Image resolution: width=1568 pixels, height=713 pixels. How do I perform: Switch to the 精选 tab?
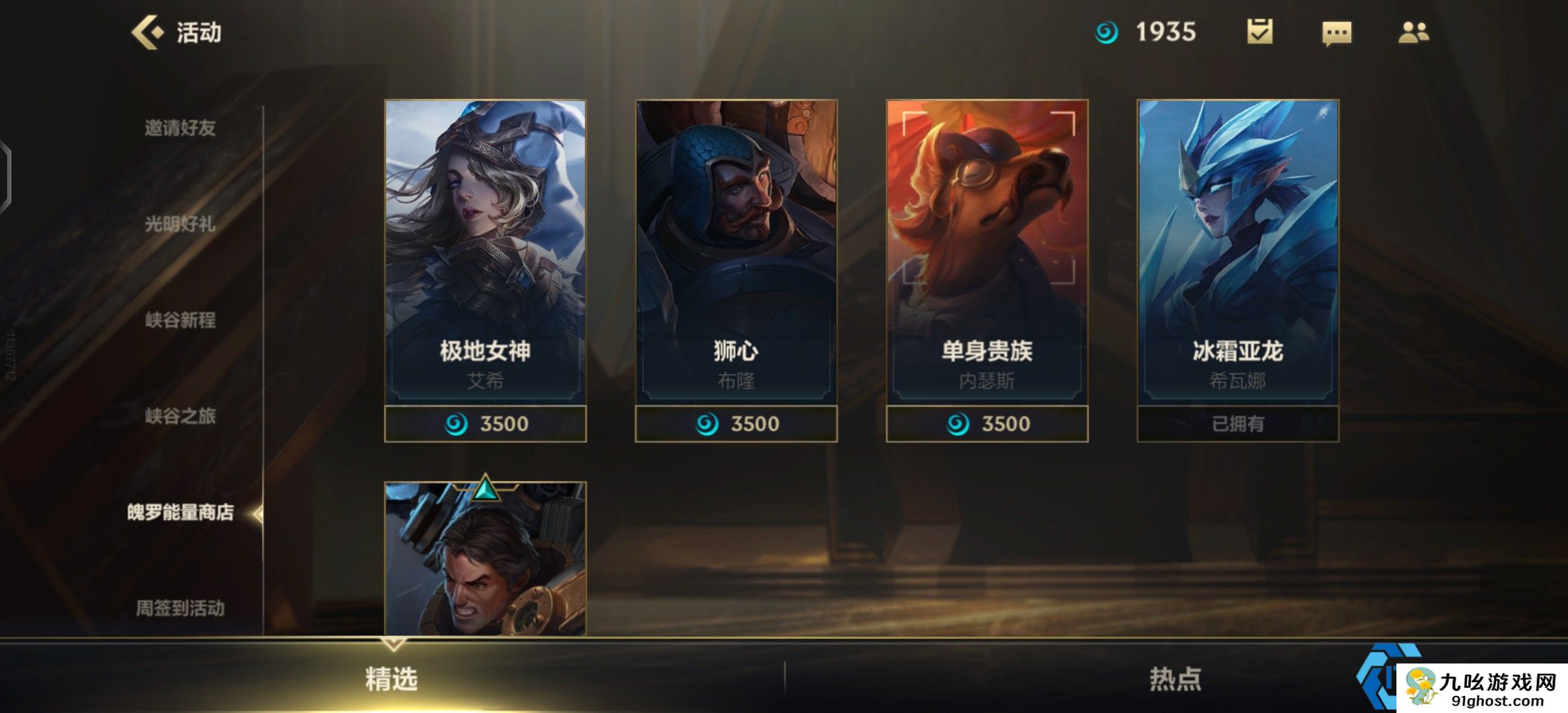point(391,679)
